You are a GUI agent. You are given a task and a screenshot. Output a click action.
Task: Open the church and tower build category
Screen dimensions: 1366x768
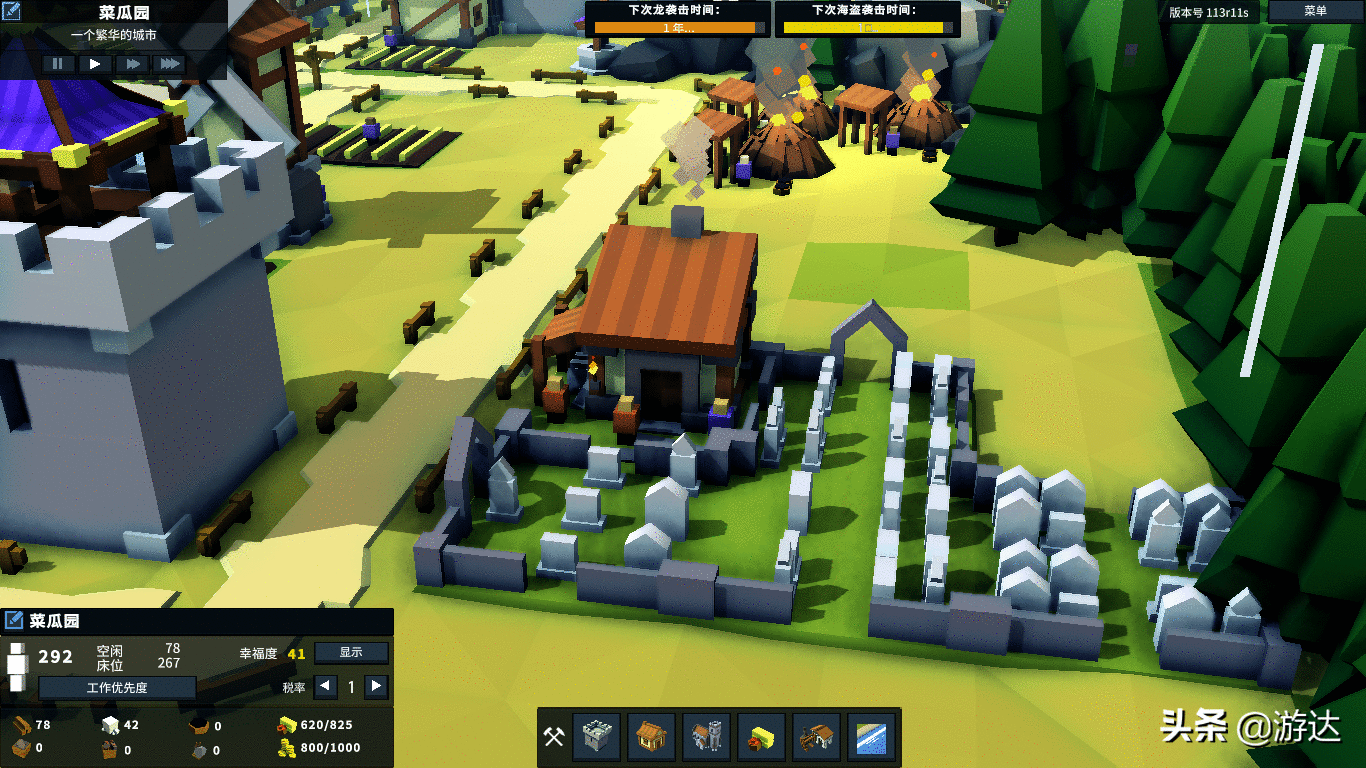click(x=706, y=738)
